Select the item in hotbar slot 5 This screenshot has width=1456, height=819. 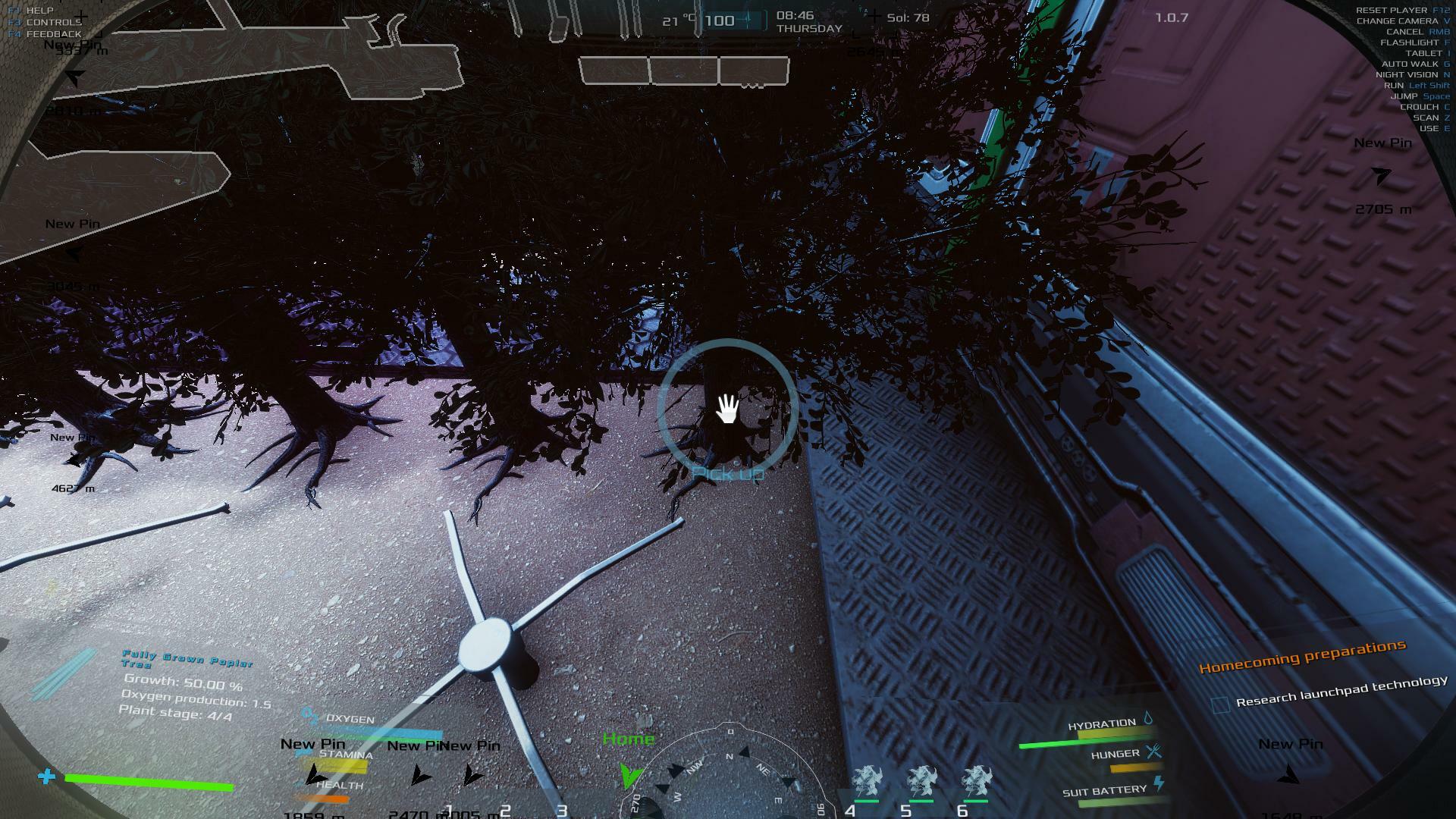[921, 782]
